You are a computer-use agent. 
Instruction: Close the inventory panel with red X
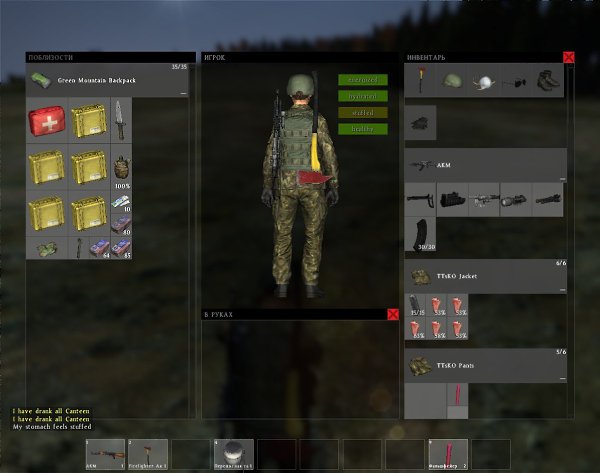569,58
